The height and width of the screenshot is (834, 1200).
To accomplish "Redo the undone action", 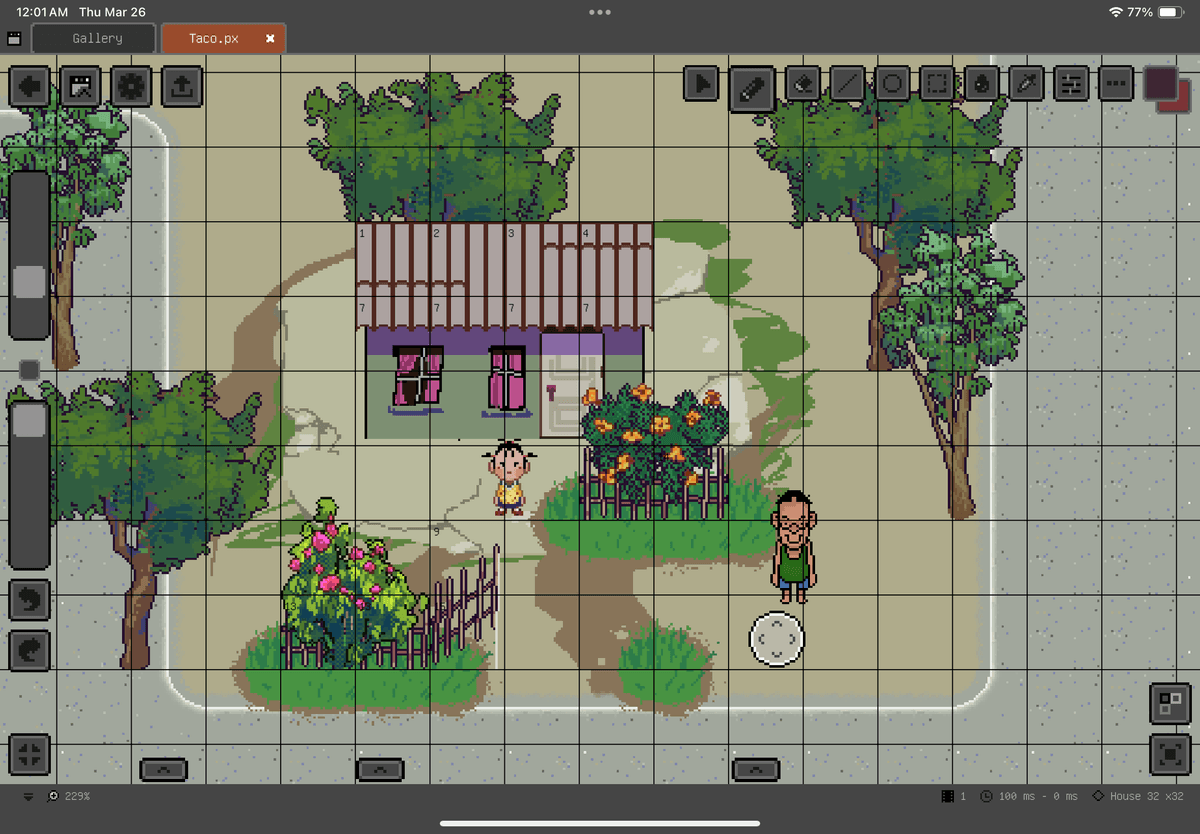I will coord(30,650).
